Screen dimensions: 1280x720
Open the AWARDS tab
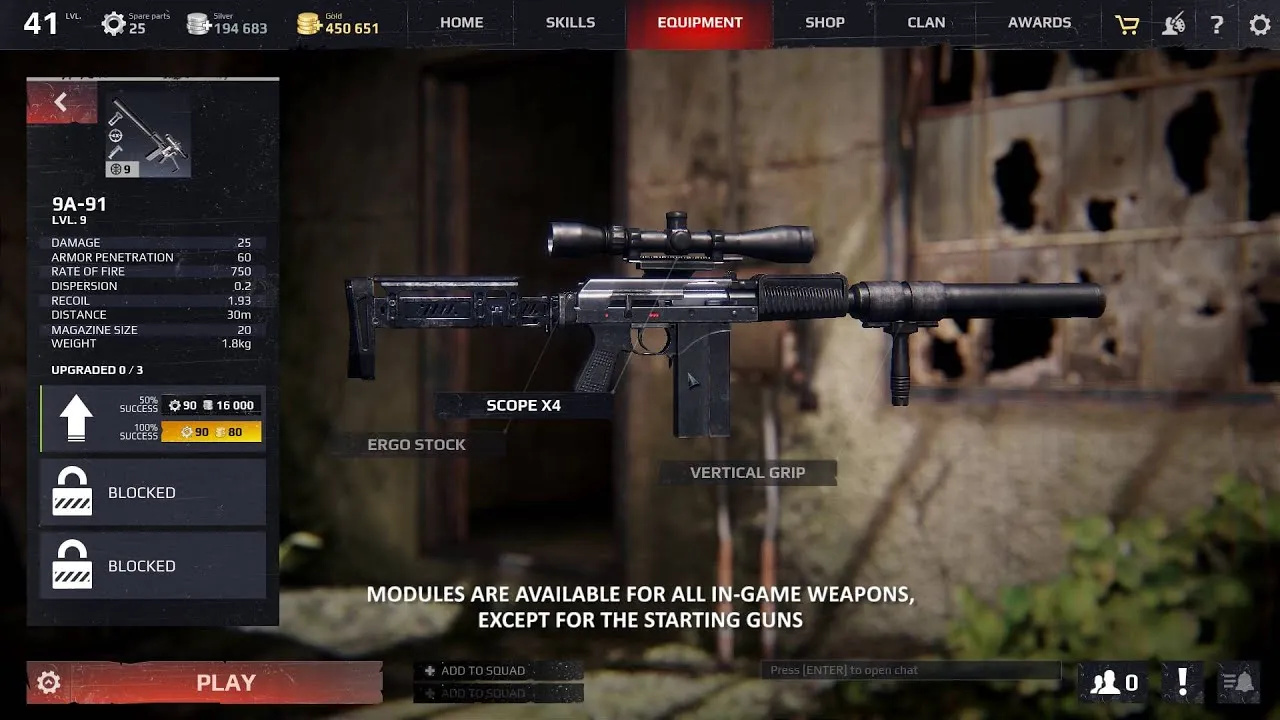[x=1039, y=22]
